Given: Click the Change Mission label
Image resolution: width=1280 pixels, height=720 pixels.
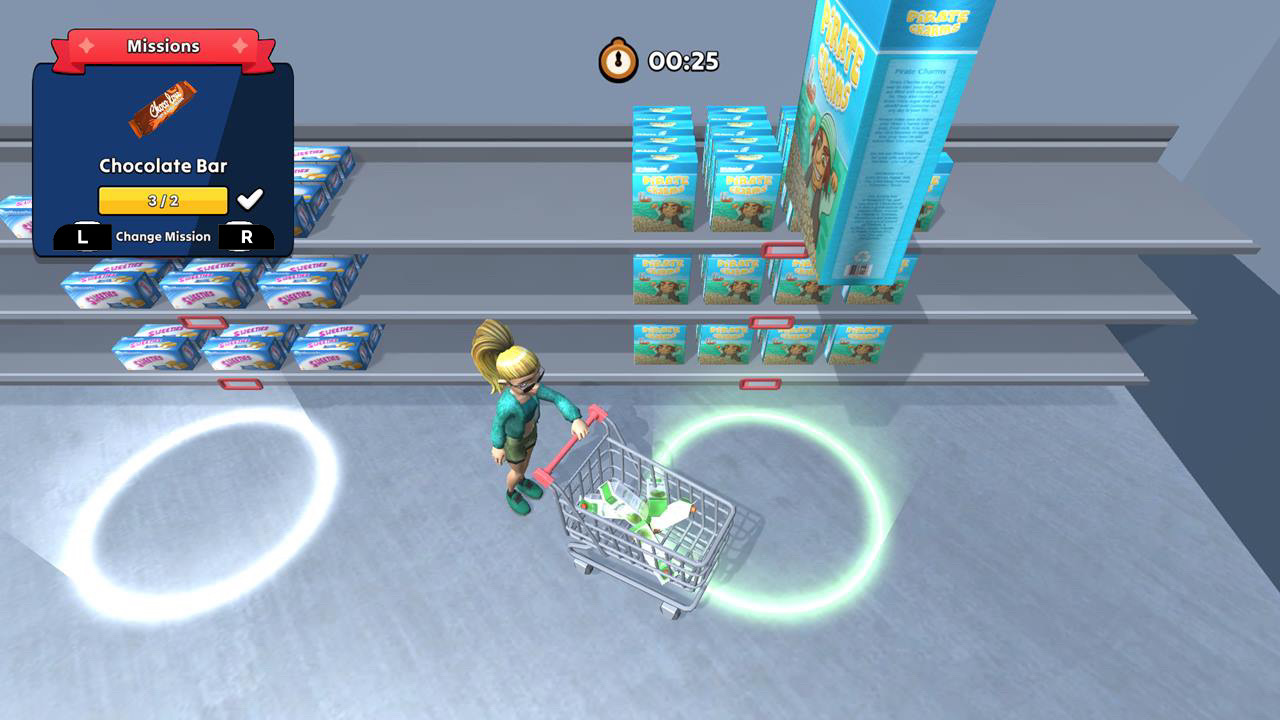Looking at the screenshot, I should [x=162, y=236].
